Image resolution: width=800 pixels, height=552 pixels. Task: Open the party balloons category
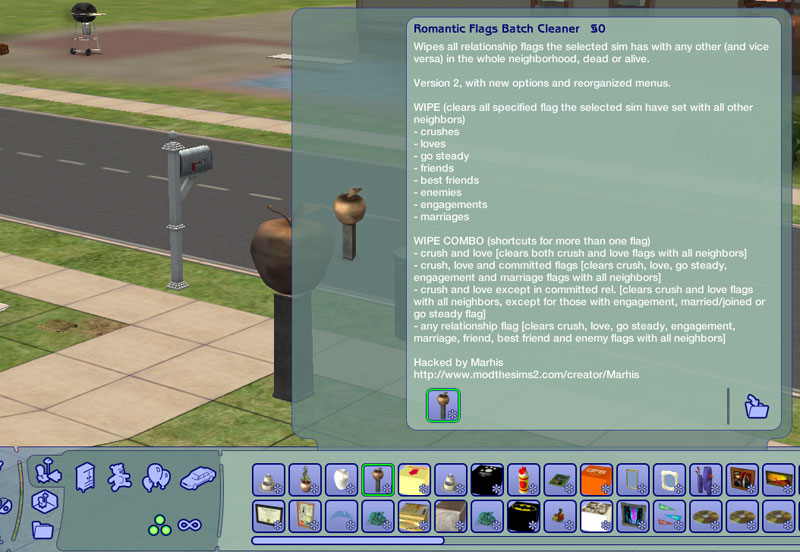[x=157, y=477]
